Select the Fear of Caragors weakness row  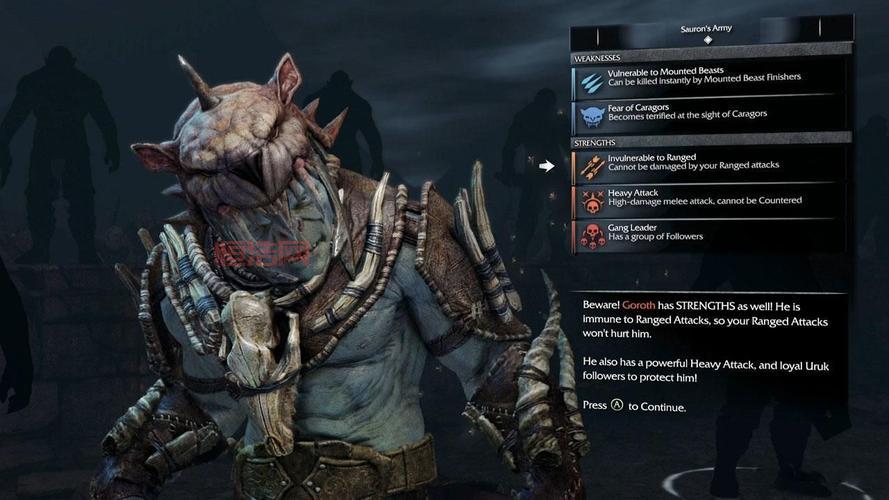pyautogui.click(x=710, y=114)
